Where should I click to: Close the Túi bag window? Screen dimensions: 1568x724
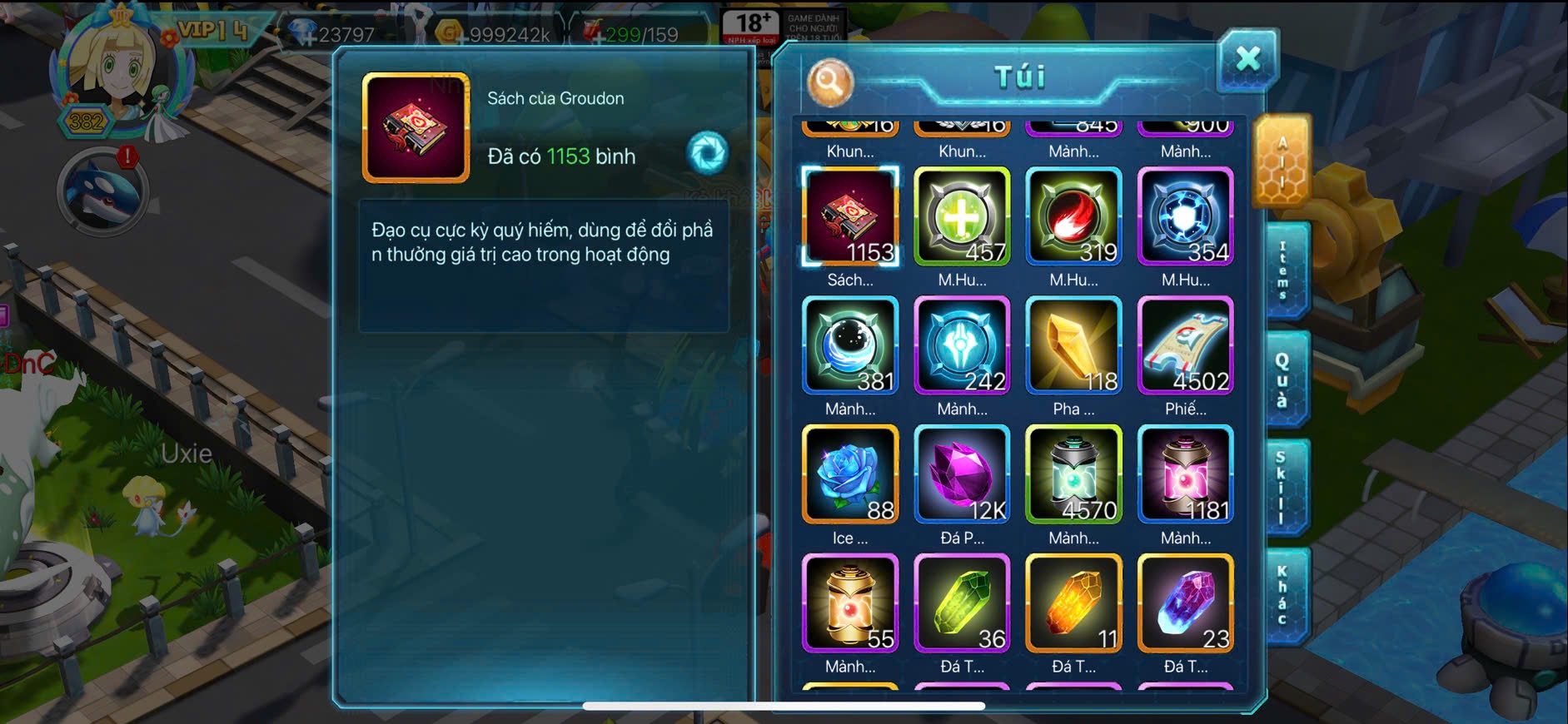click(x=1247, y=59)
